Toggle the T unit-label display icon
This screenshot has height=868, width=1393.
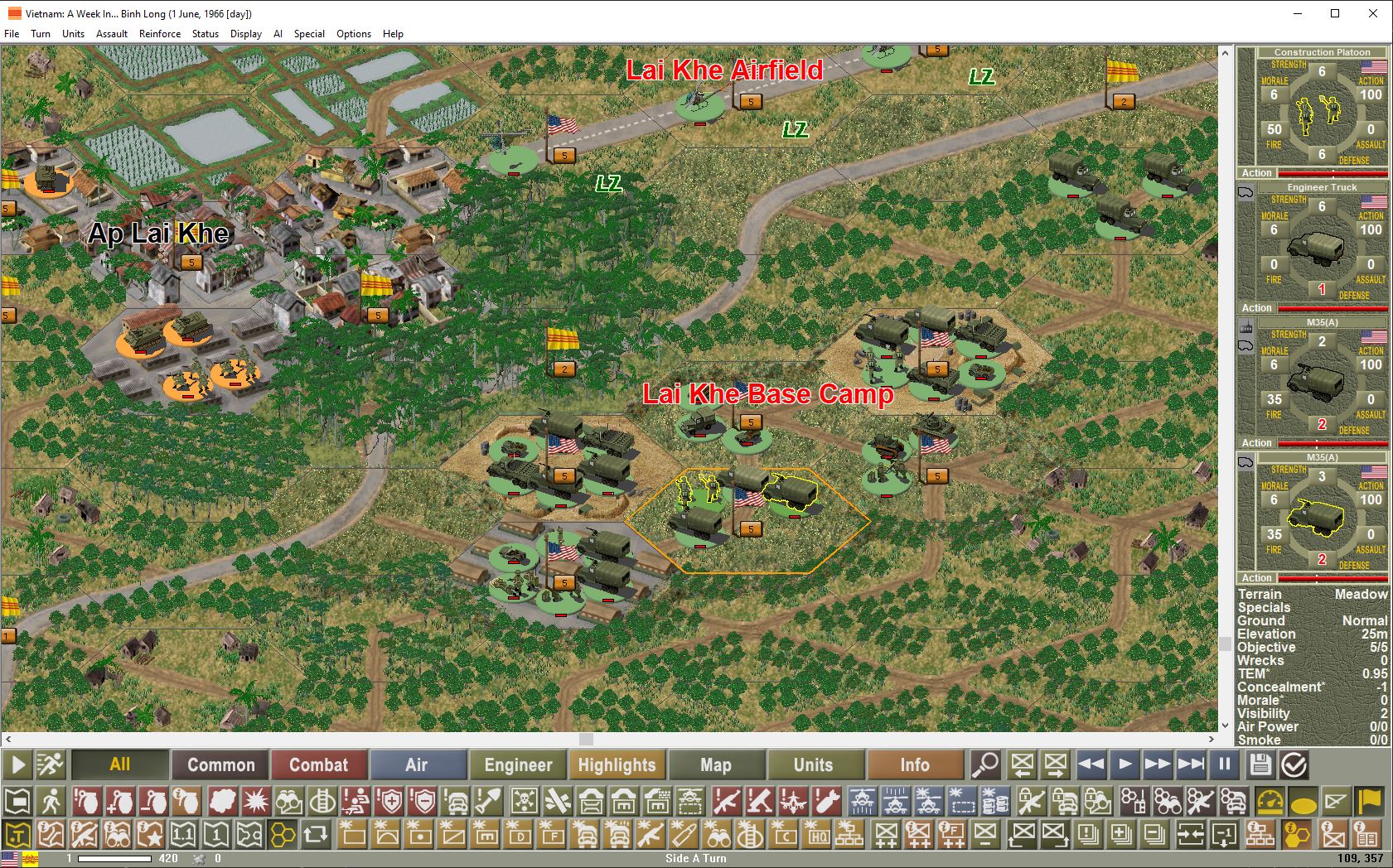pos(17,833)
